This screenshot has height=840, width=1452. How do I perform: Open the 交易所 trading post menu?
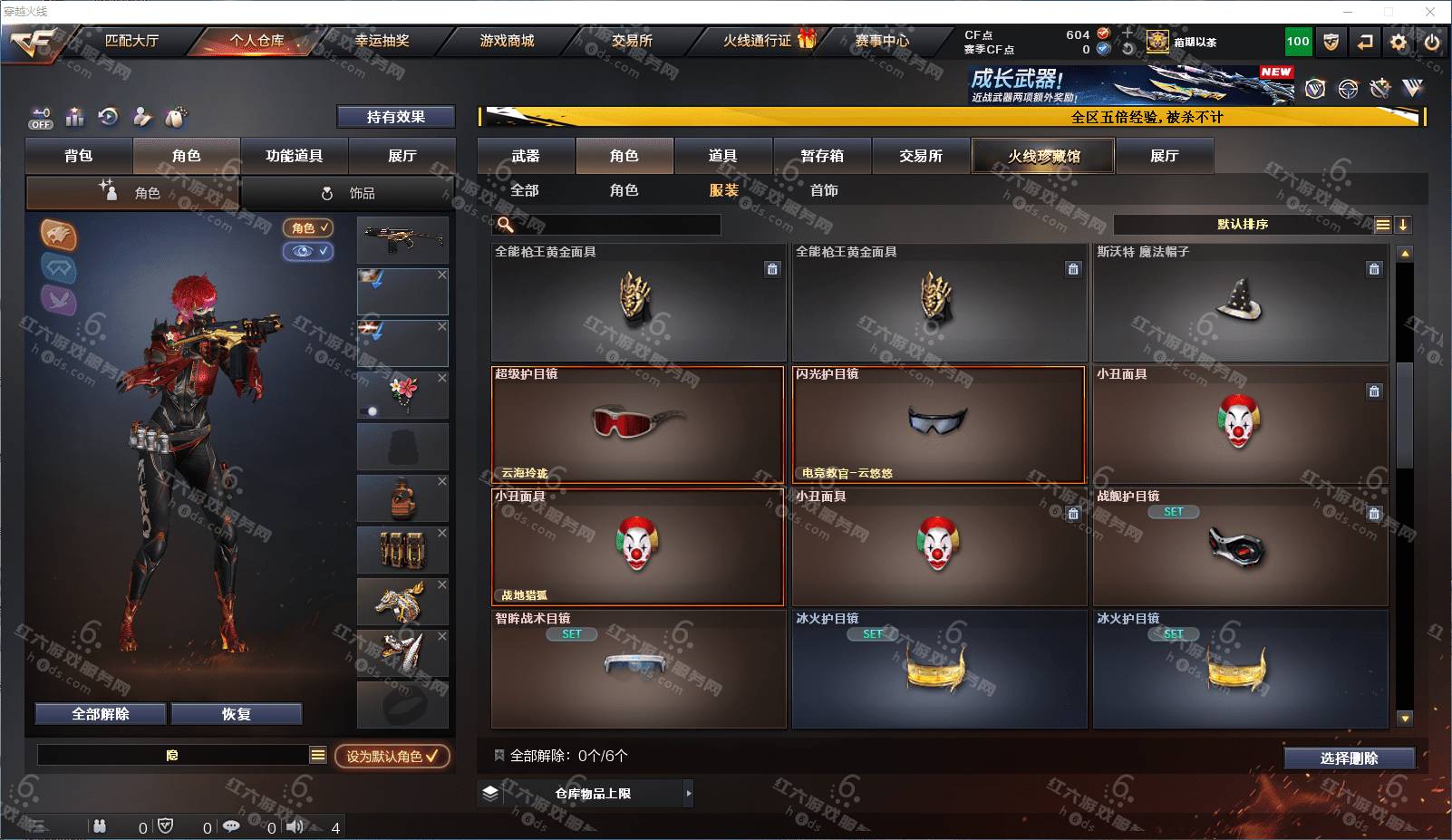(x=632, y=41)
